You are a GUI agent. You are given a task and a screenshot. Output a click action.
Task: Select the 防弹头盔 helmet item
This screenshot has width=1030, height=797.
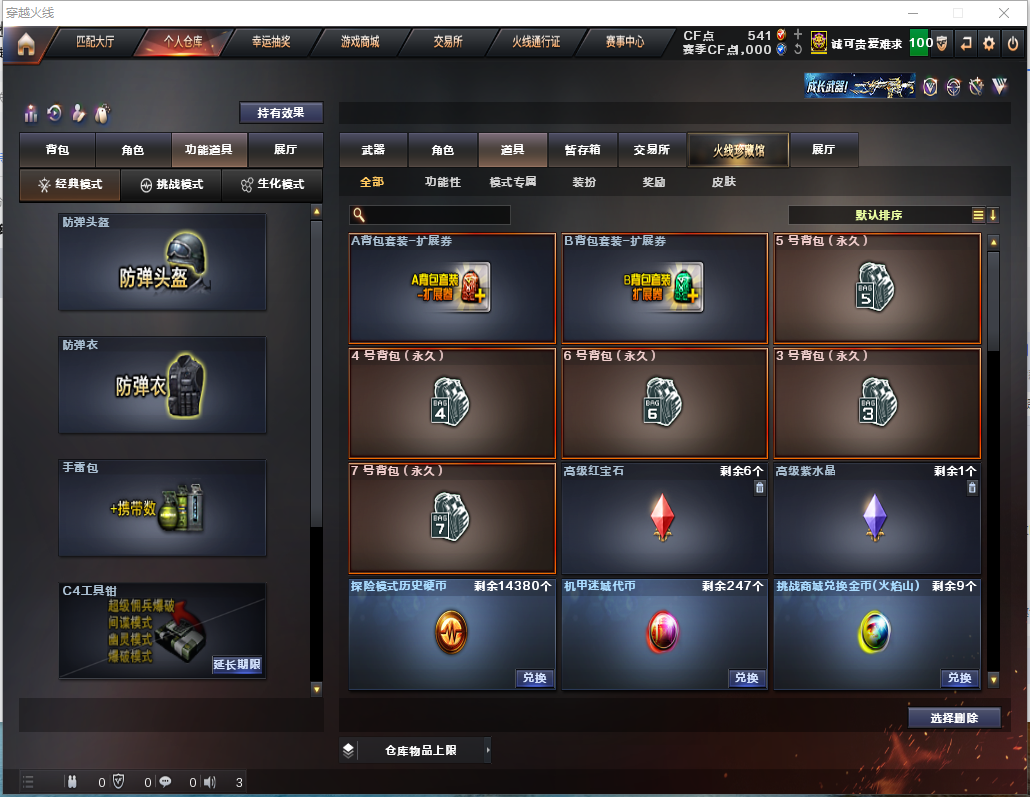point(162,262)
